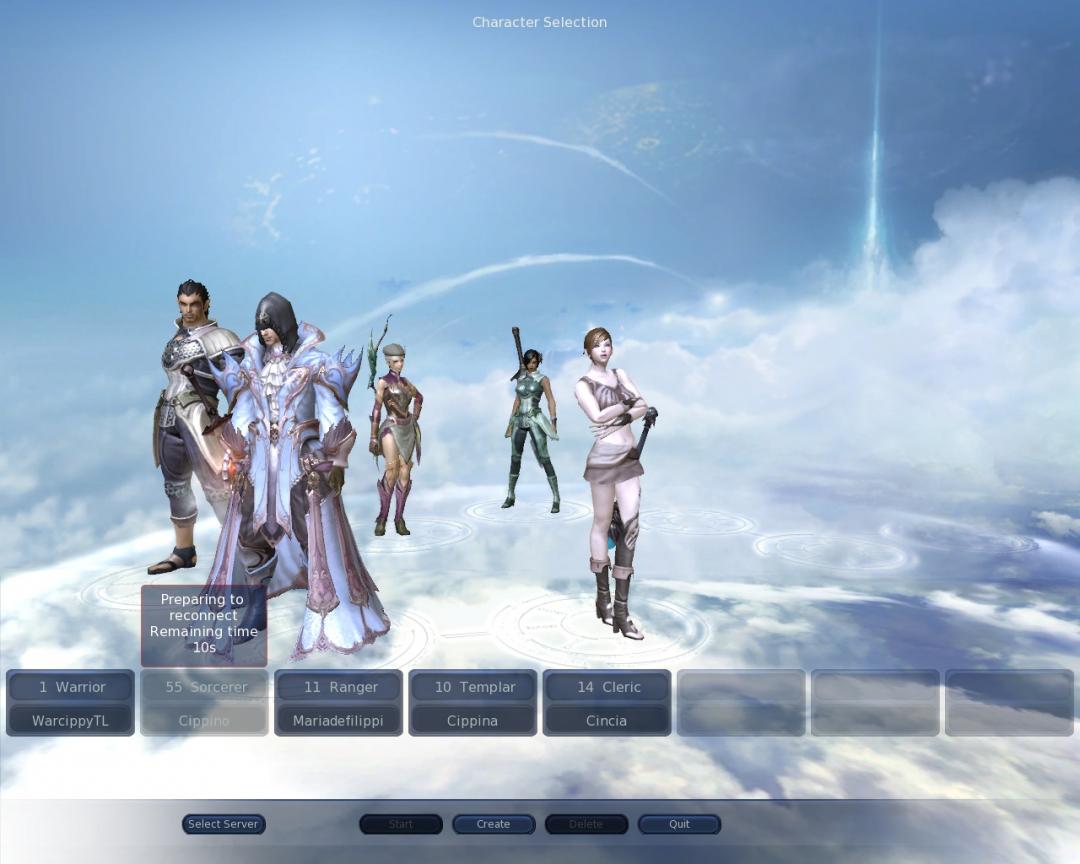This screenshot has width=1080, height=864.
Task: Pick the Mariadefilippi Ranger slot
Action: point(338,703)
